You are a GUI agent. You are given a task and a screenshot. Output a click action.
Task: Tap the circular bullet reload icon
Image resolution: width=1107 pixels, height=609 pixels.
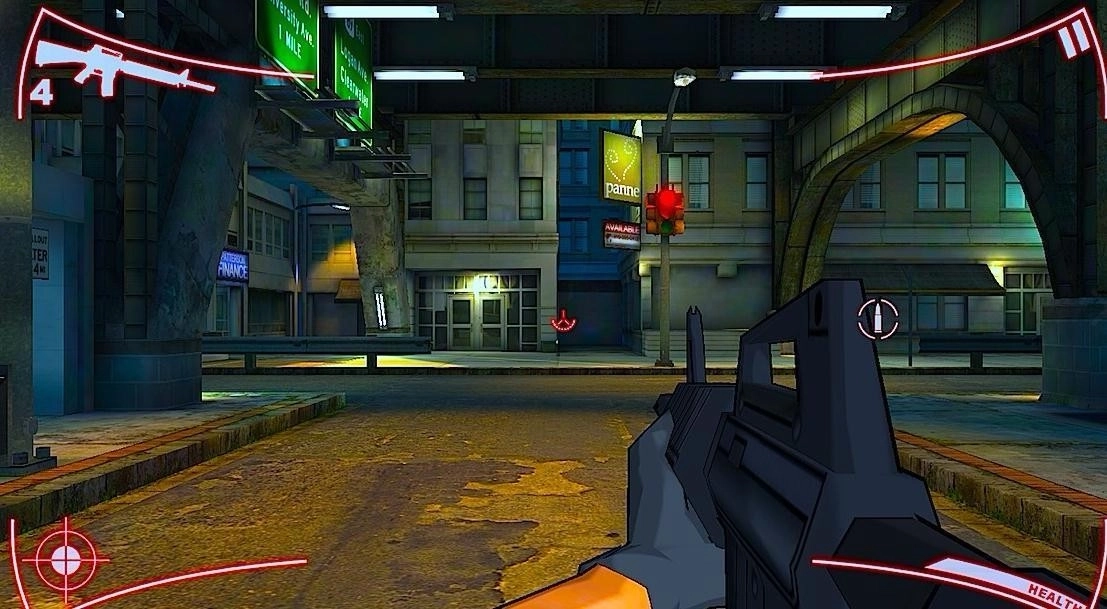(x=877, y=319)
